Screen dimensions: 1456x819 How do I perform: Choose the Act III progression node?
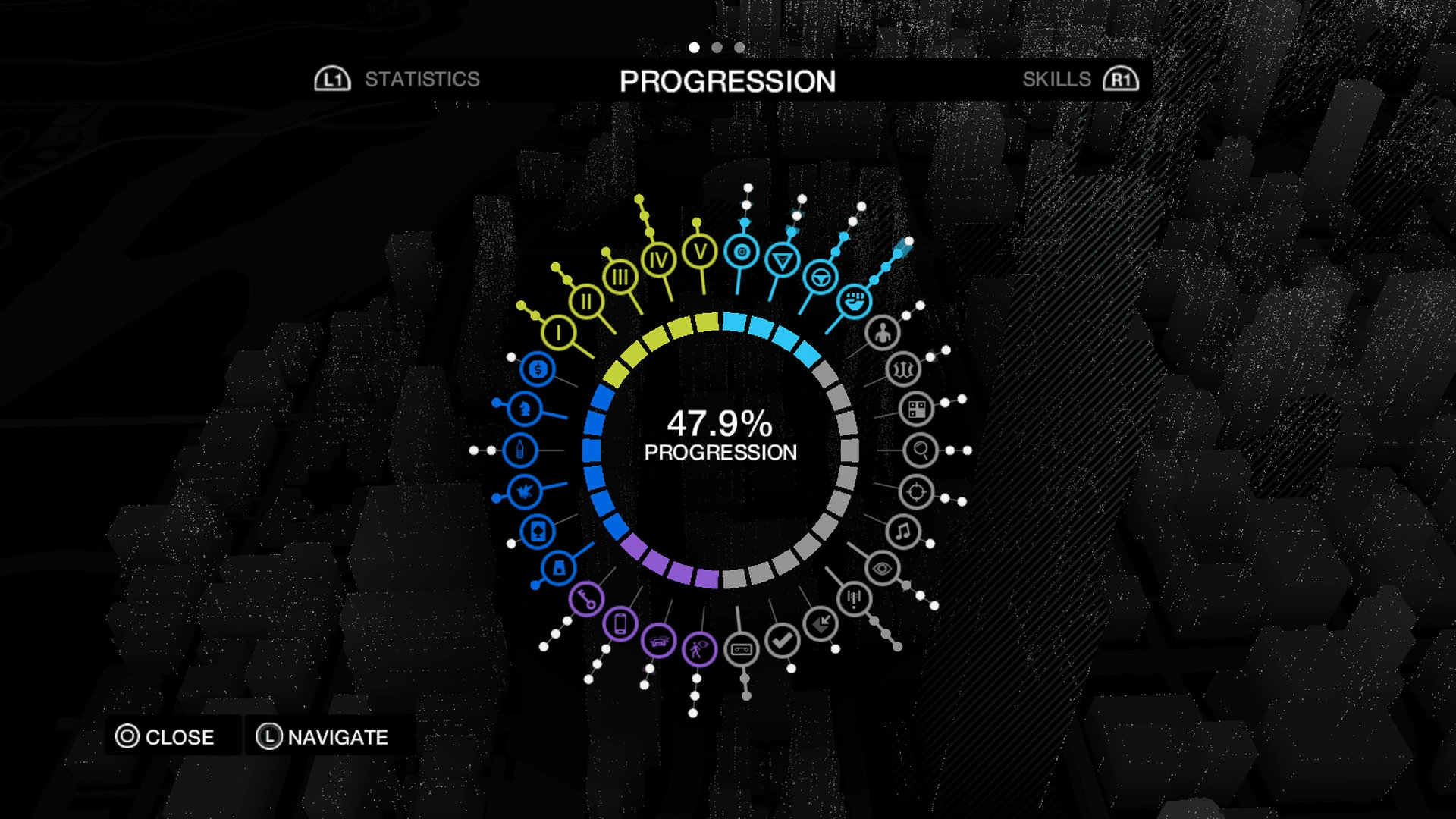tap(620, 277)
